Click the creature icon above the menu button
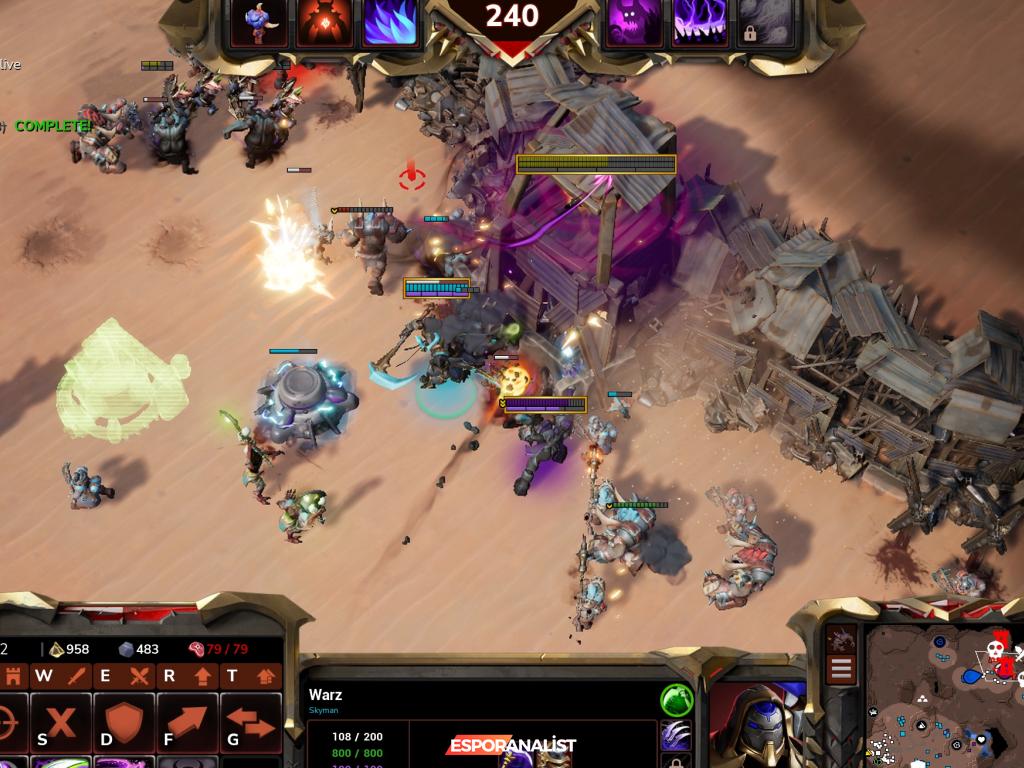This screenshot has width=1024, height=768. (841, 638)
